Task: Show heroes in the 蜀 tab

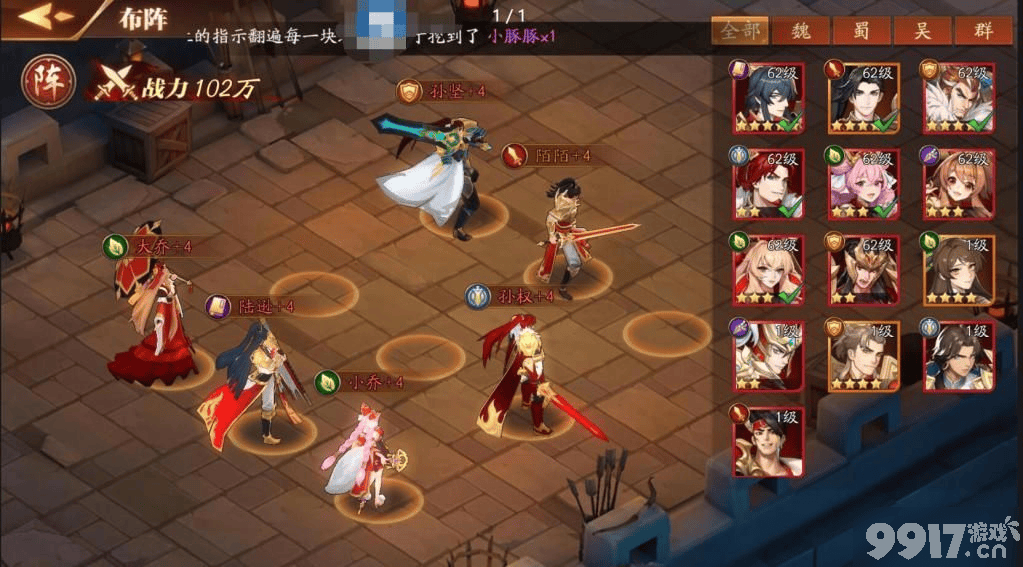Action: click(x=861, y=30)
